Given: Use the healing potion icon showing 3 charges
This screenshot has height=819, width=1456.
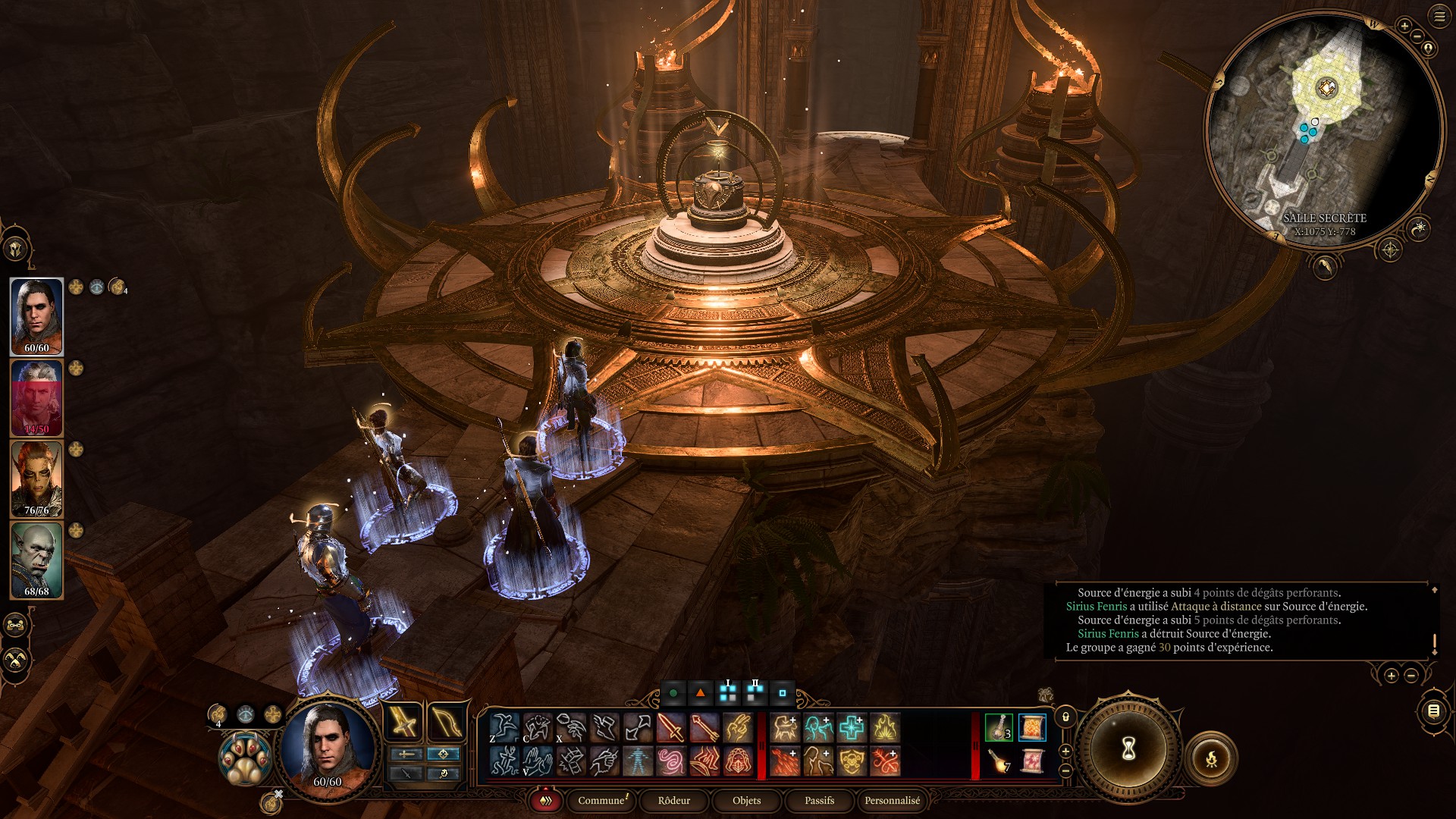Looking at the screenshot, I should 998,726.
